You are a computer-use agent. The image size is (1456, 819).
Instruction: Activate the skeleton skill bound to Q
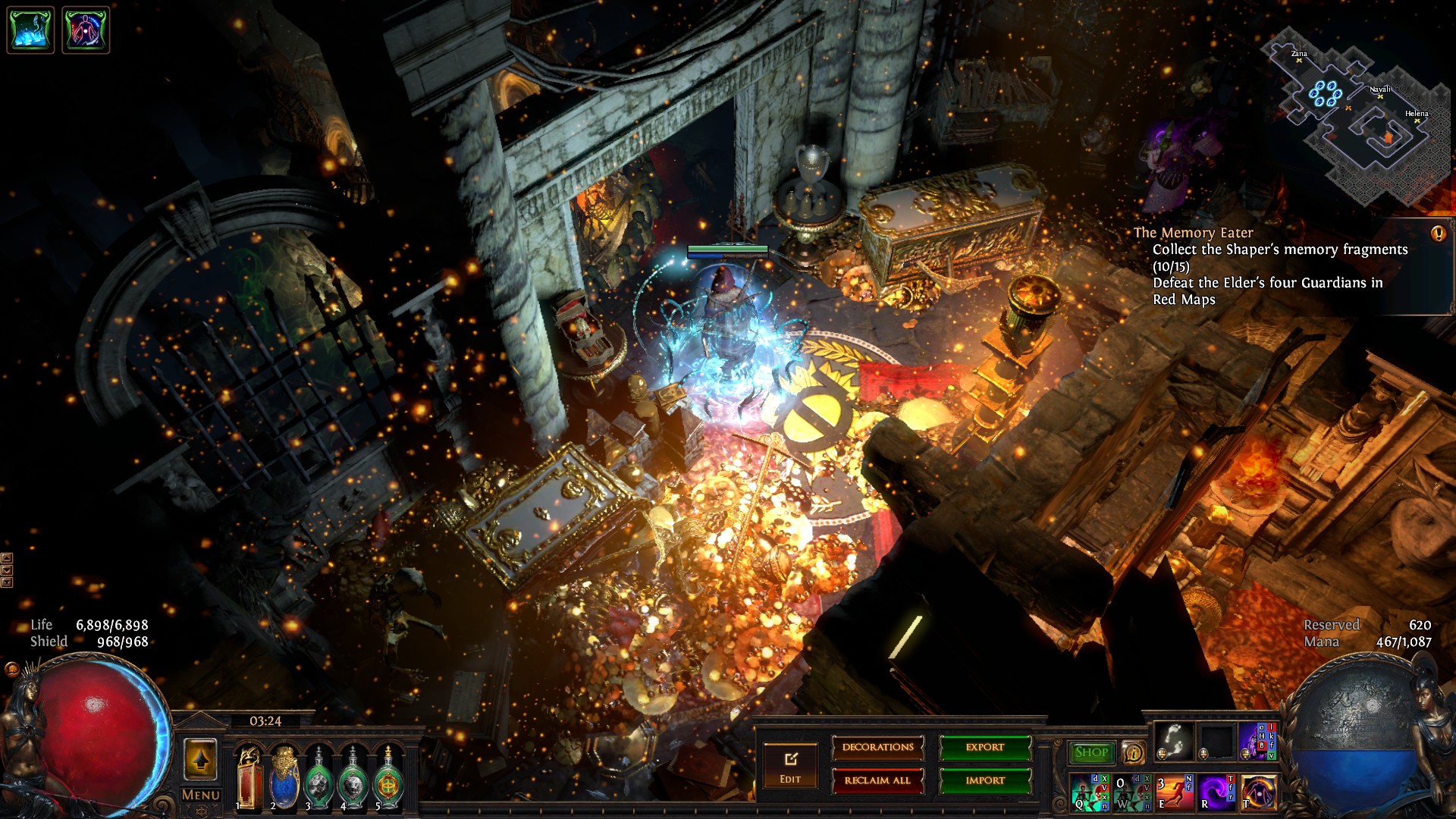[1090, 792]
